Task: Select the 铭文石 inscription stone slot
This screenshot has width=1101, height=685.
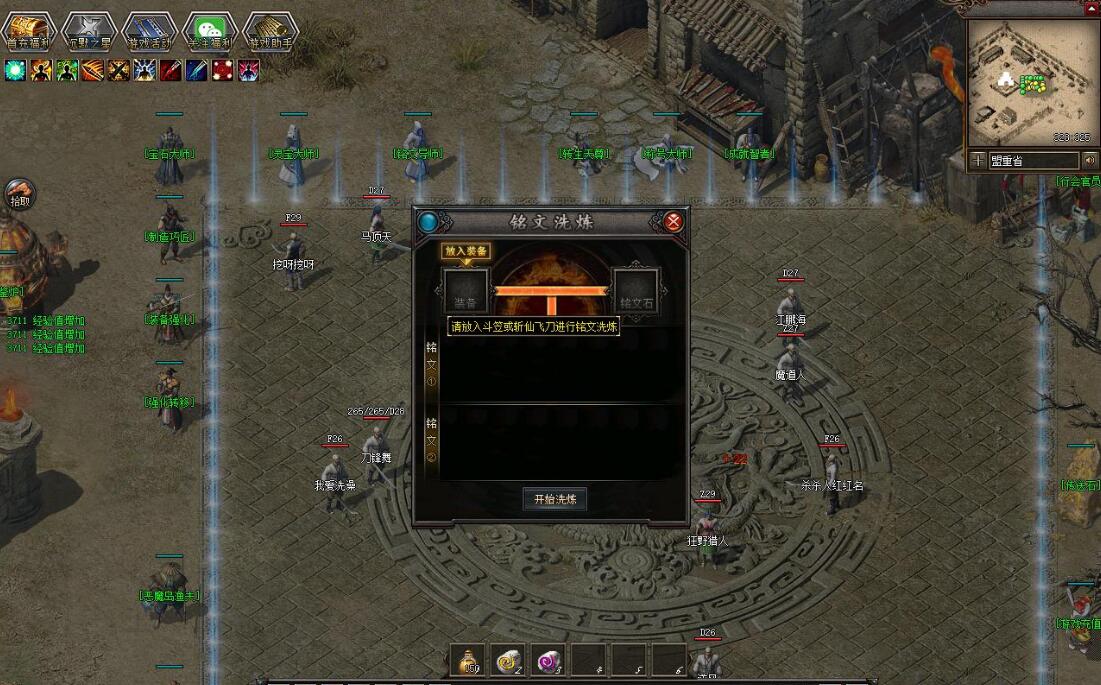Action: tap(636, 291)
